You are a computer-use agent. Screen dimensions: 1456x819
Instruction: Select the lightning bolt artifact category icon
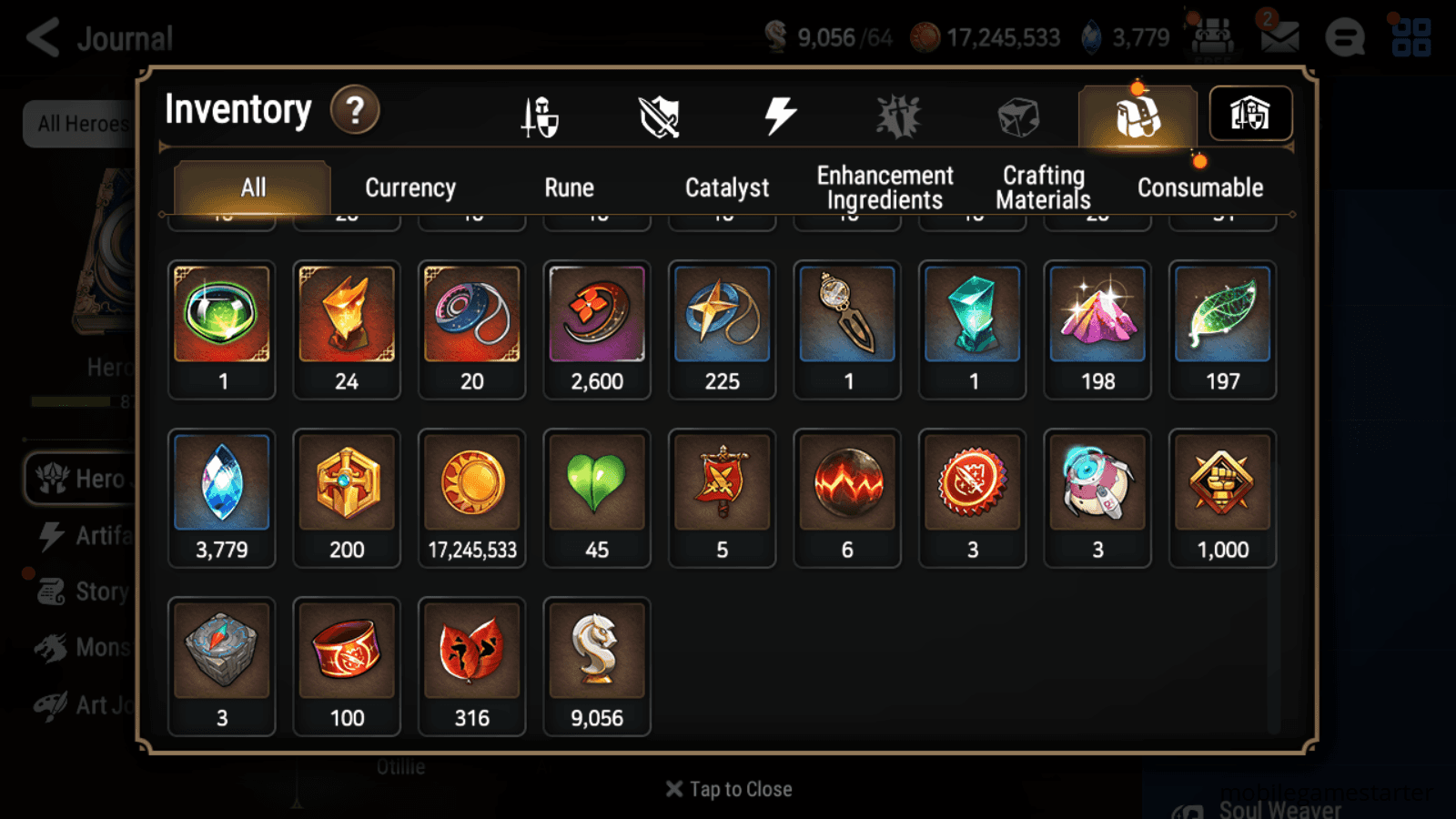(x=778, y=114)
